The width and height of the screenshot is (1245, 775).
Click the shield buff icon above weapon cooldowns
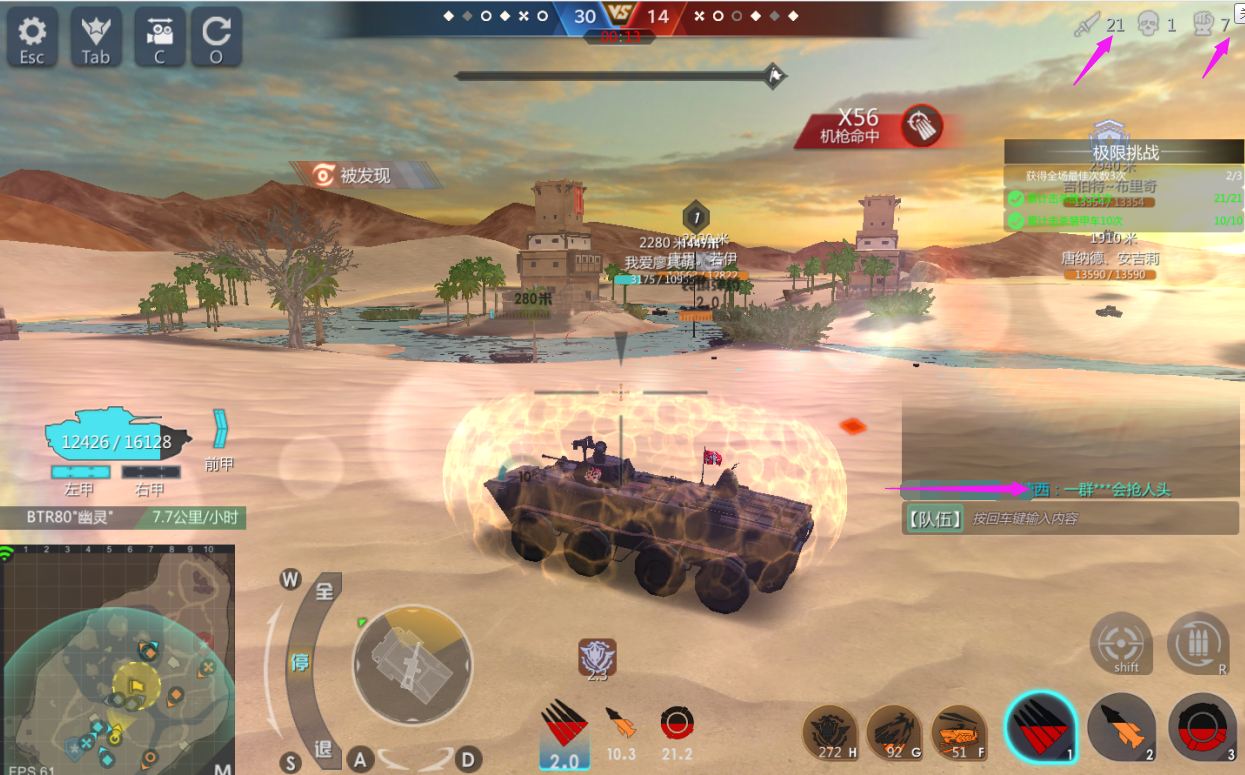[x=597, y=657]
